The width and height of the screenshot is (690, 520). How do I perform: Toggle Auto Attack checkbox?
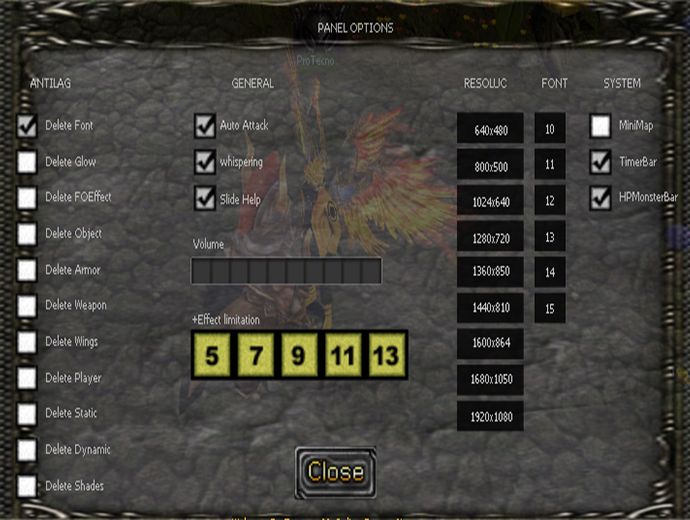[x=205, y=126]
